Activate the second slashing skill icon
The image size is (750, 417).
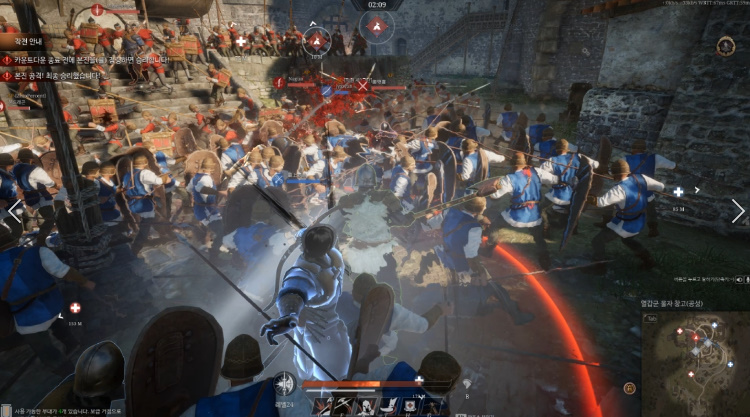point(346,406)
